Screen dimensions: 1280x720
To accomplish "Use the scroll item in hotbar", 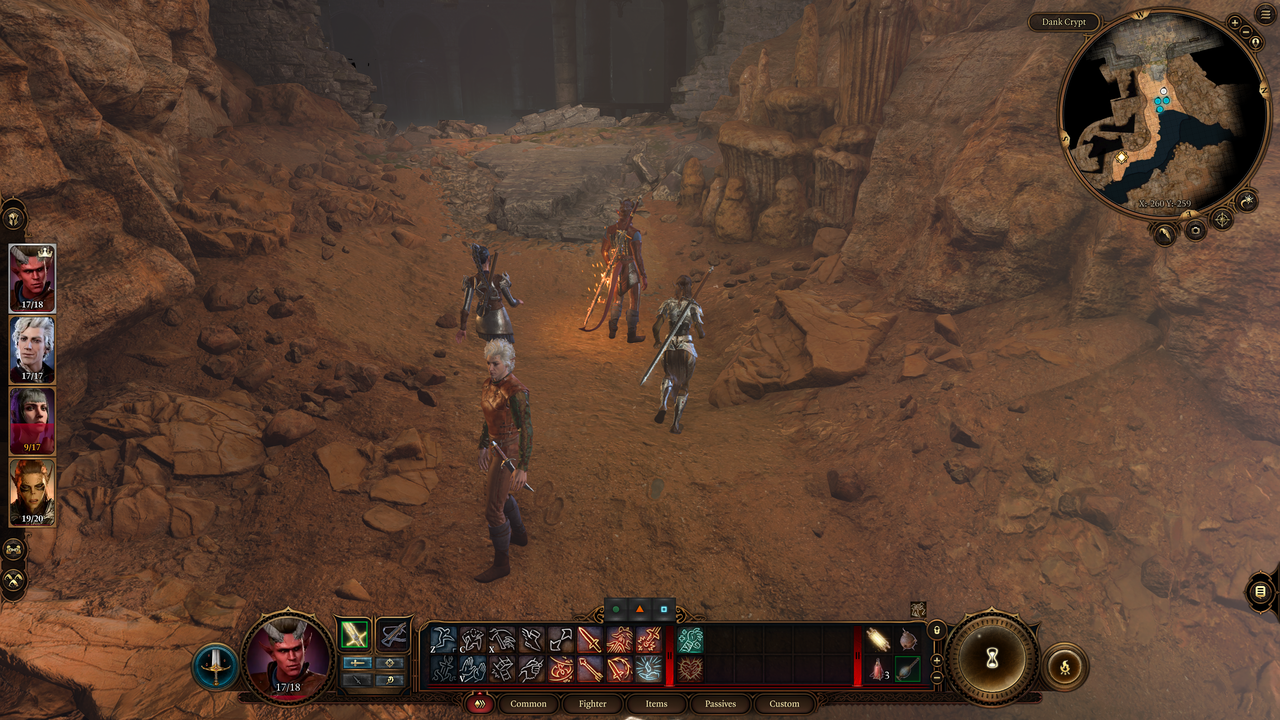I will click(x=879, y=639).
